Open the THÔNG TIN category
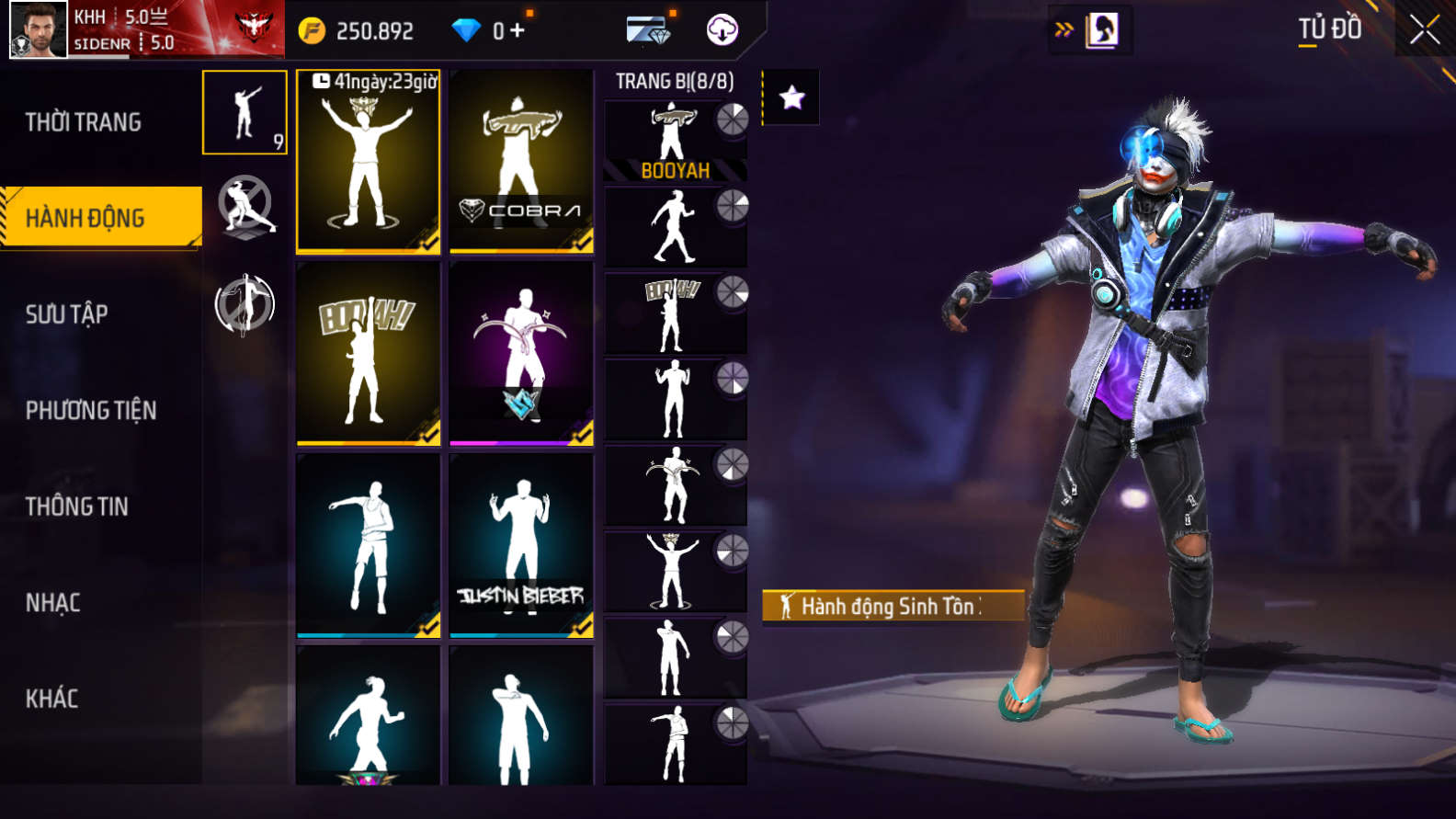 77,506
